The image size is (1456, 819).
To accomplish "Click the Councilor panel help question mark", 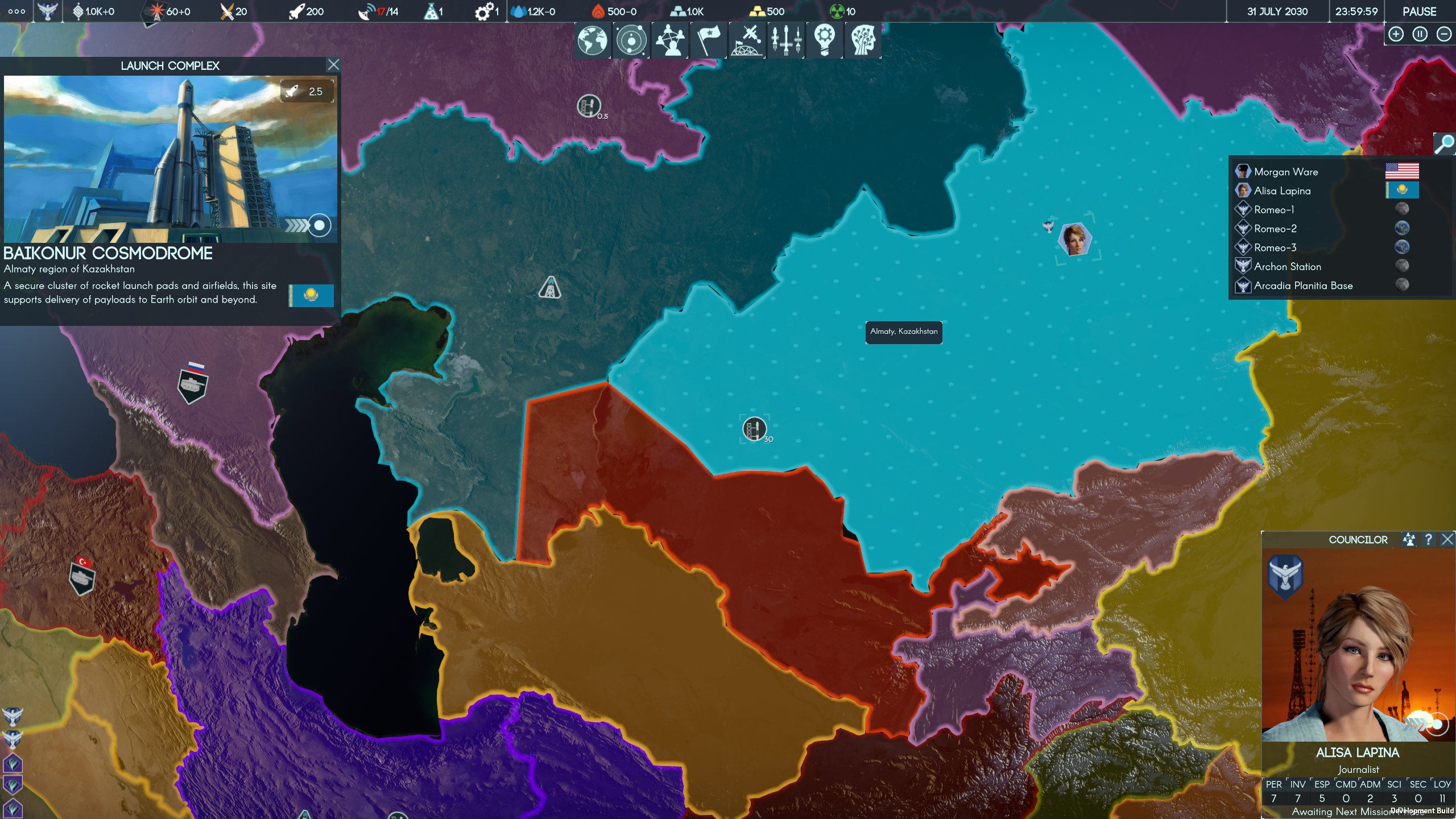I will tap(1429, 539).
